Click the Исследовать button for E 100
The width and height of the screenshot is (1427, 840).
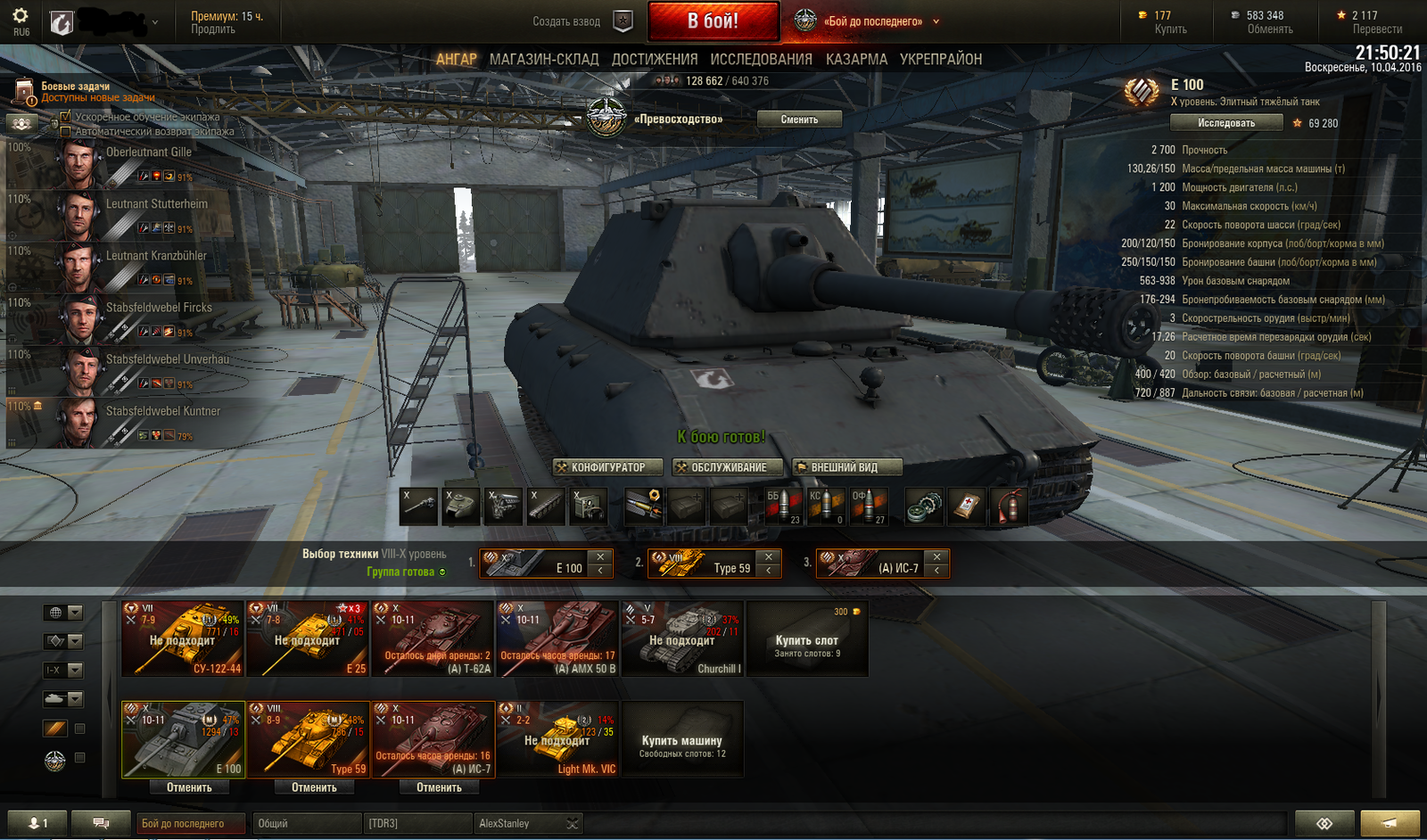pyautogui.click(x=1226, y=123)
